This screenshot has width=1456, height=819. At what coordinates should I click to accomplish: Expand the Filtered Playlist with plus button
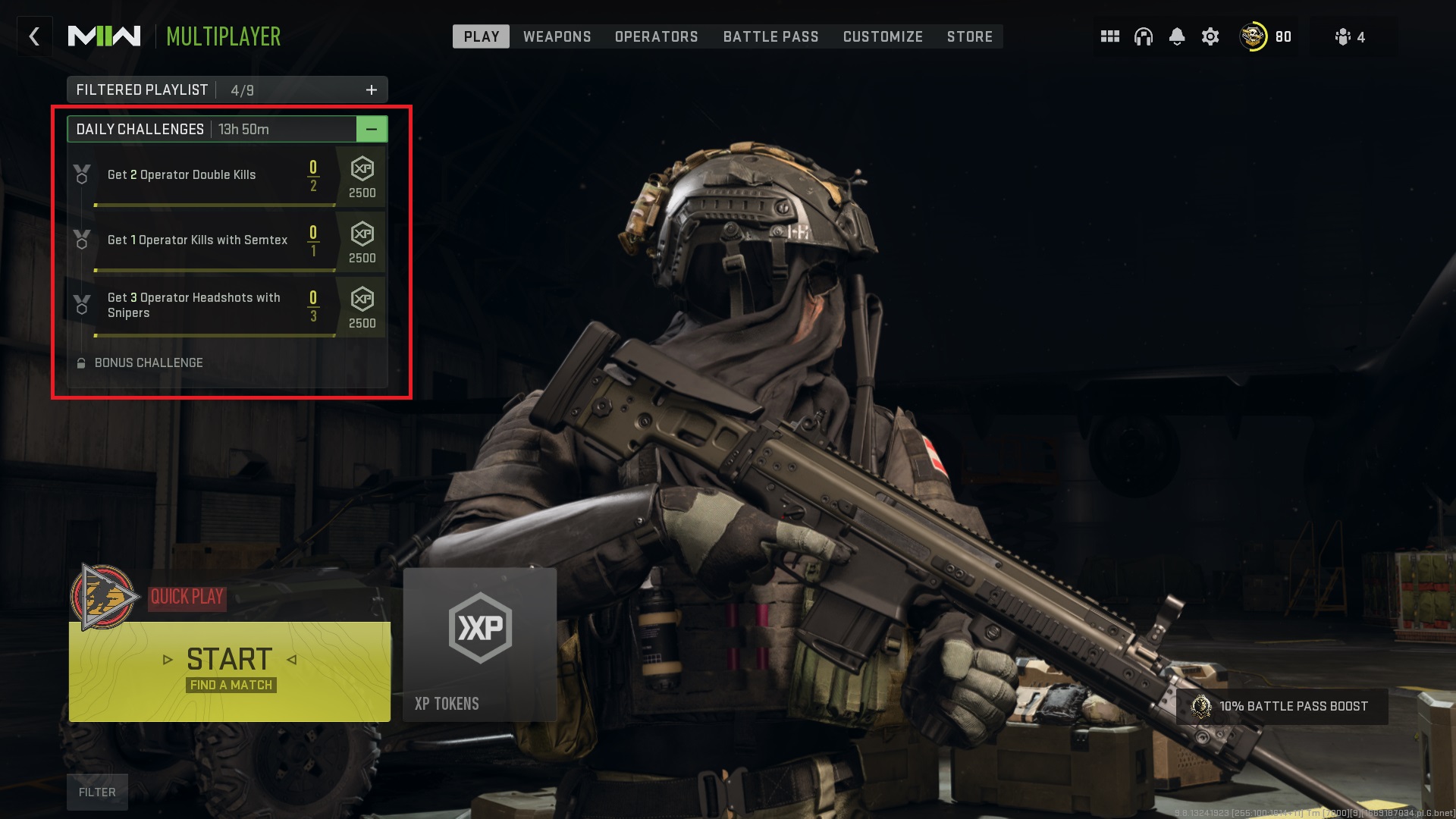[372, 89]
